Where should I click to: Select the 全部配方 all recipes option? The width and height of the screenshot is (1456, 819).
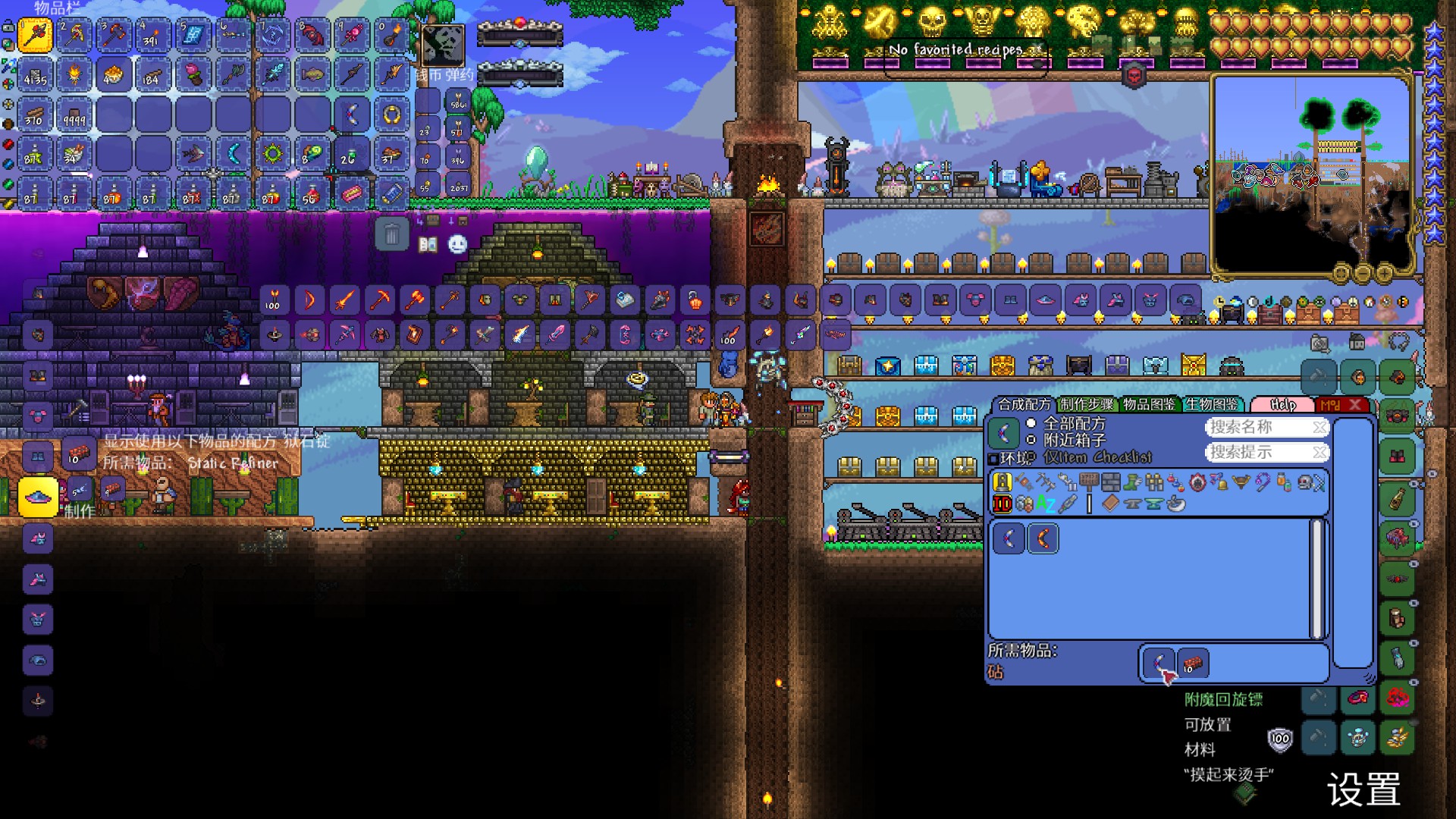(x=1031, y=423)
